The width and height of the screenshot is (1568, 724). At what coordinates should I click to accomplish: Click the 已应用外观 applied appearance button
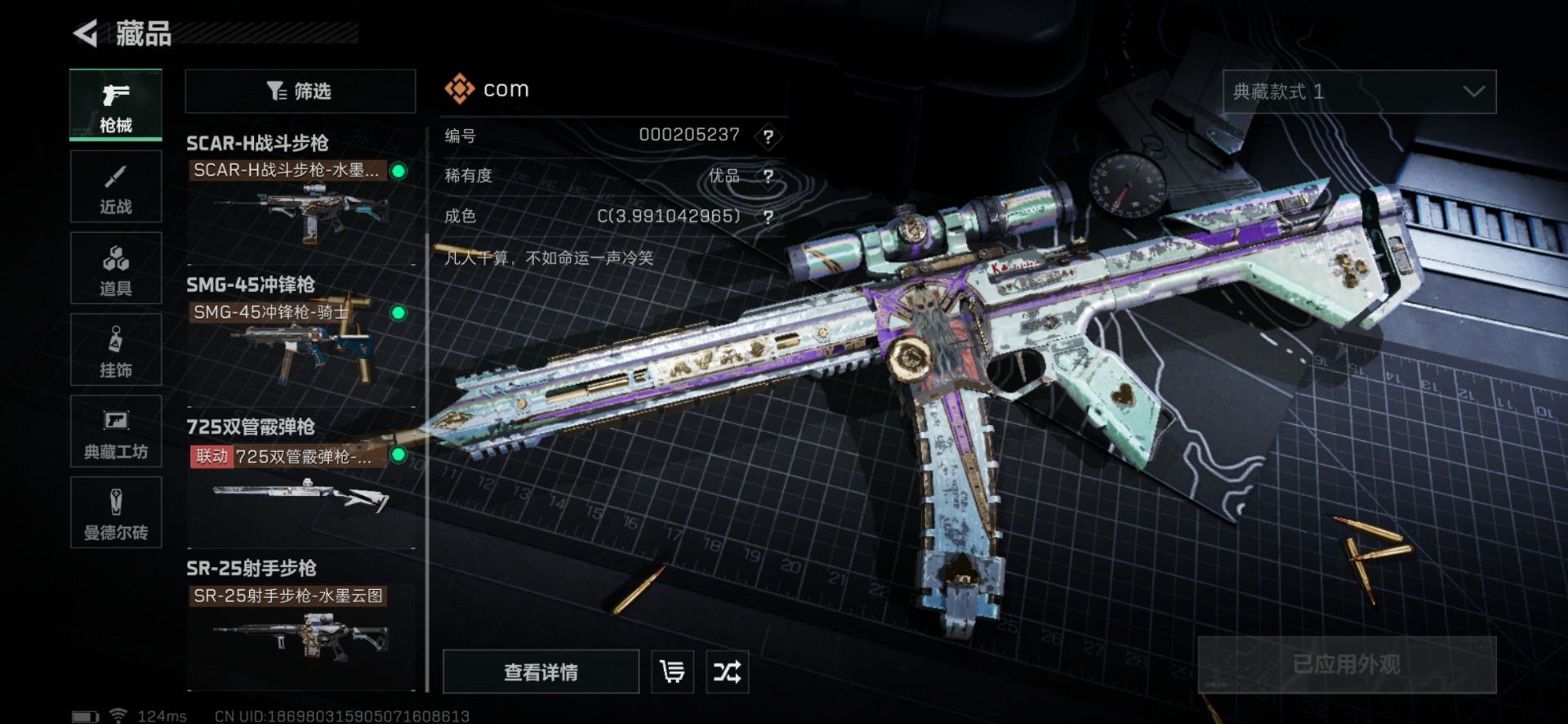point(1347,664)
